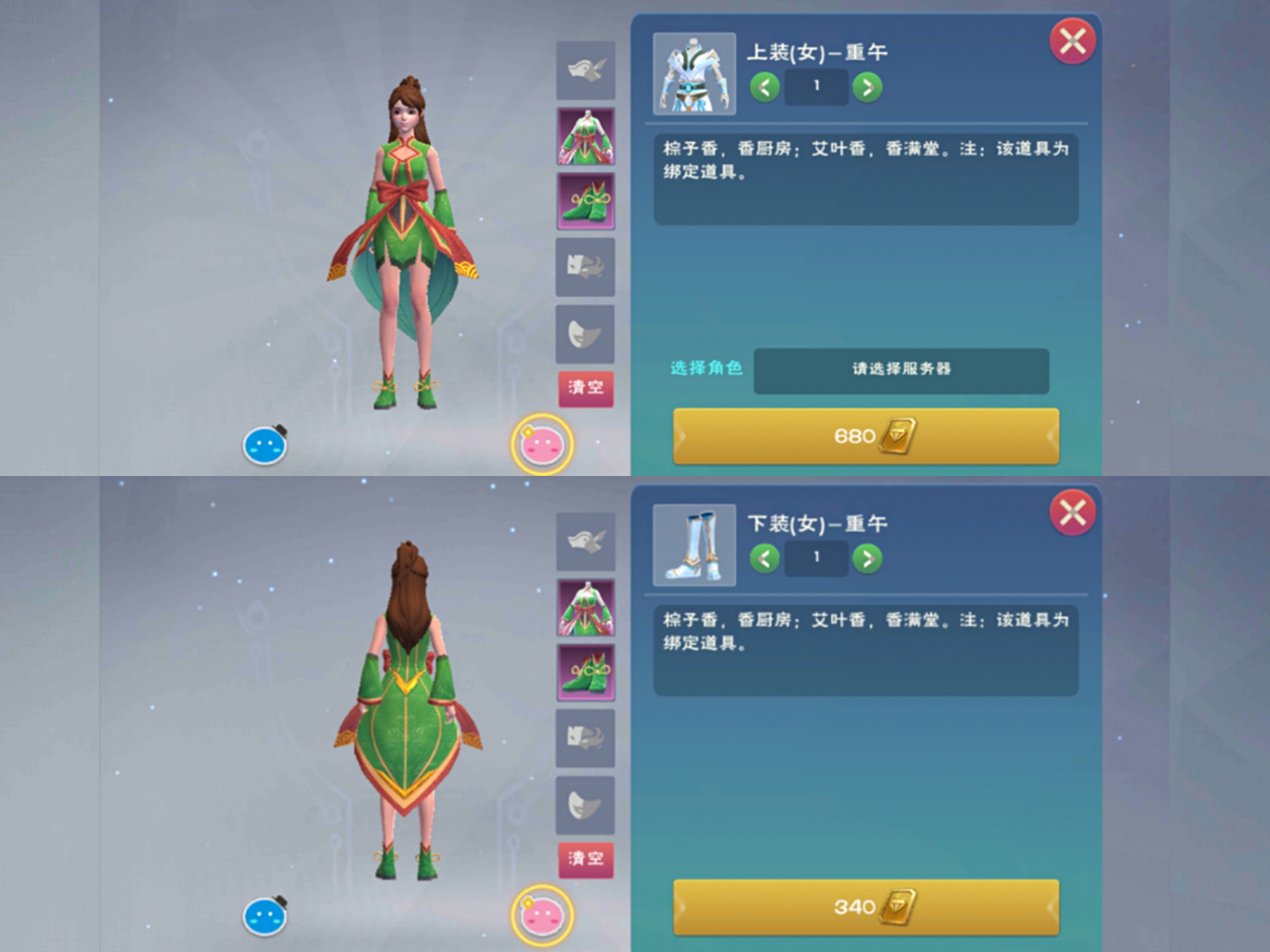The image size is (1270, 952).
Task: Click the 下装(女)-重午 boots item icon
Action: (694, 546)
